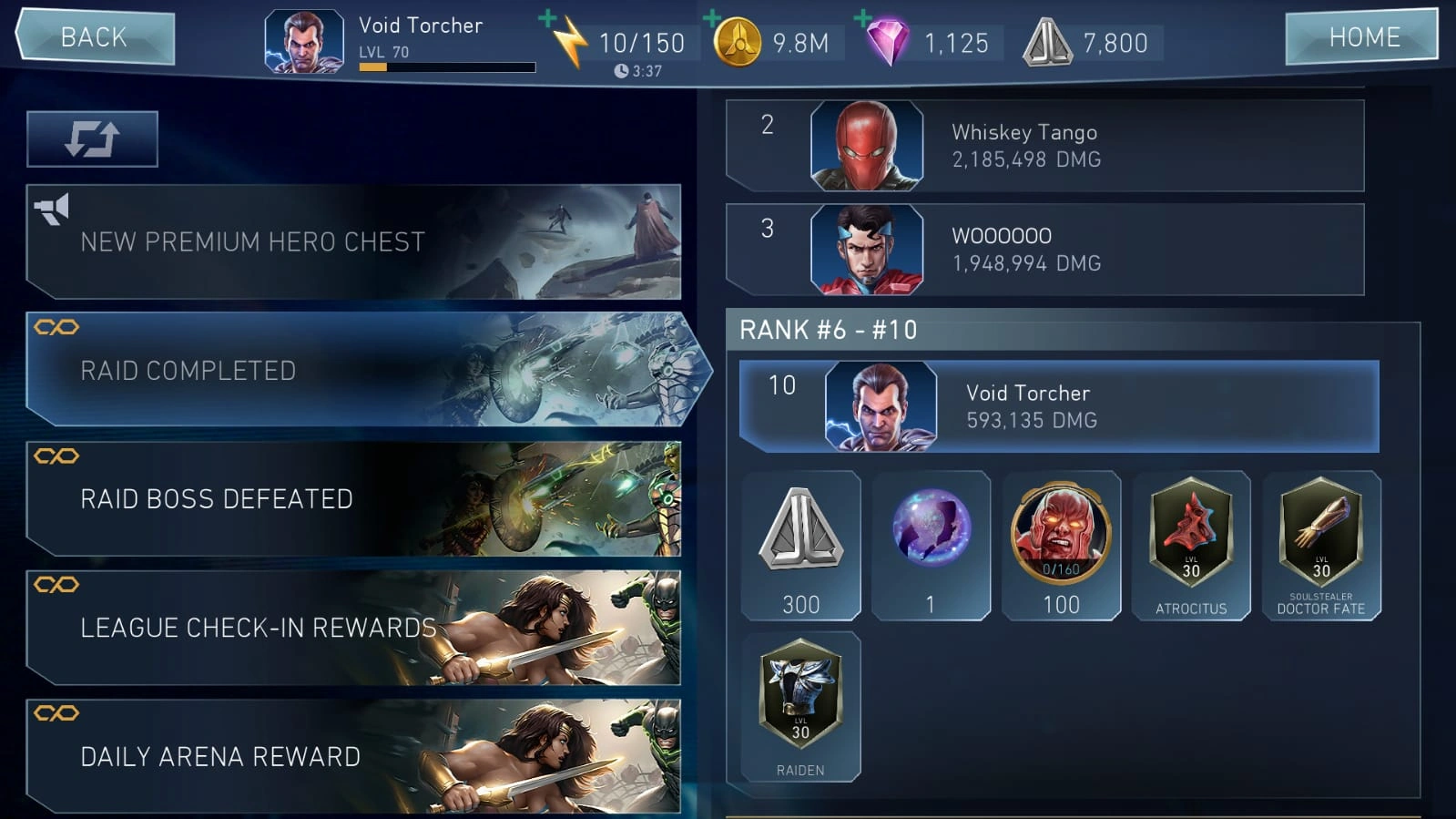The height and width of the screenshot is (819, 1456).
Task: Switch to the RAID BOSS DEFEATED message
Action: click(355, 499)
